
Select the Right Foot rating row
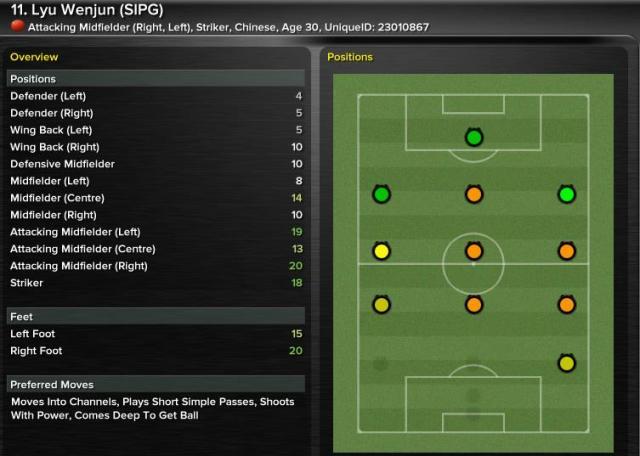[155, 351]
